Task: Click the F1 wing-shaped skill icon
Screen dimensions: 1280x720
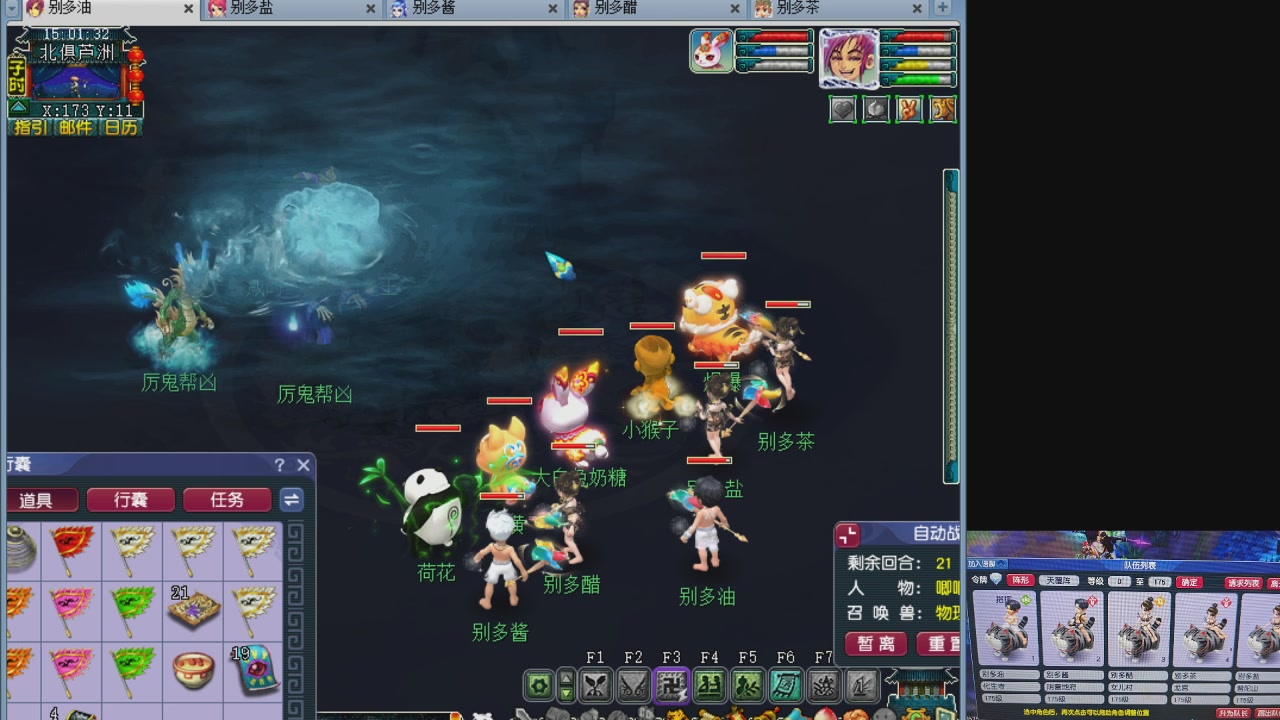Action: [x=596, y=685]
